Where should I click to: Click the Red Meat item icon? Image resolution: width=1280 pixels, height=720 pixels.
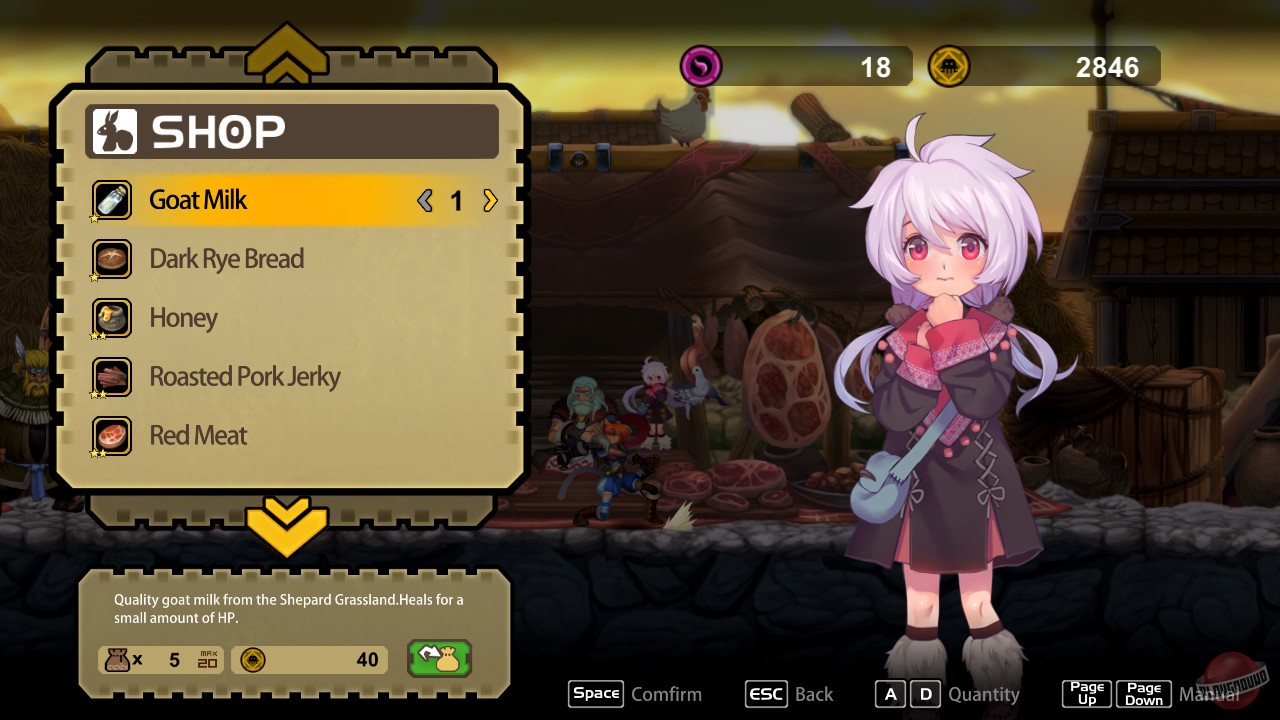[111, 436]
